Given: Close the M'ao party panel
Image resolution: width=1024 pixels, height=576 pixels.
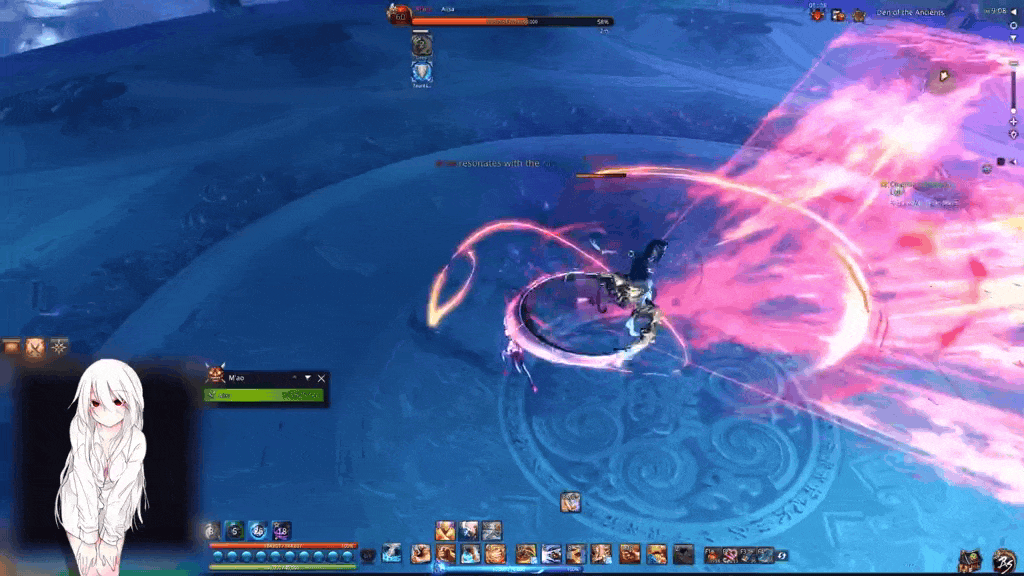Looking at the screenshot, I should (321, 379).
